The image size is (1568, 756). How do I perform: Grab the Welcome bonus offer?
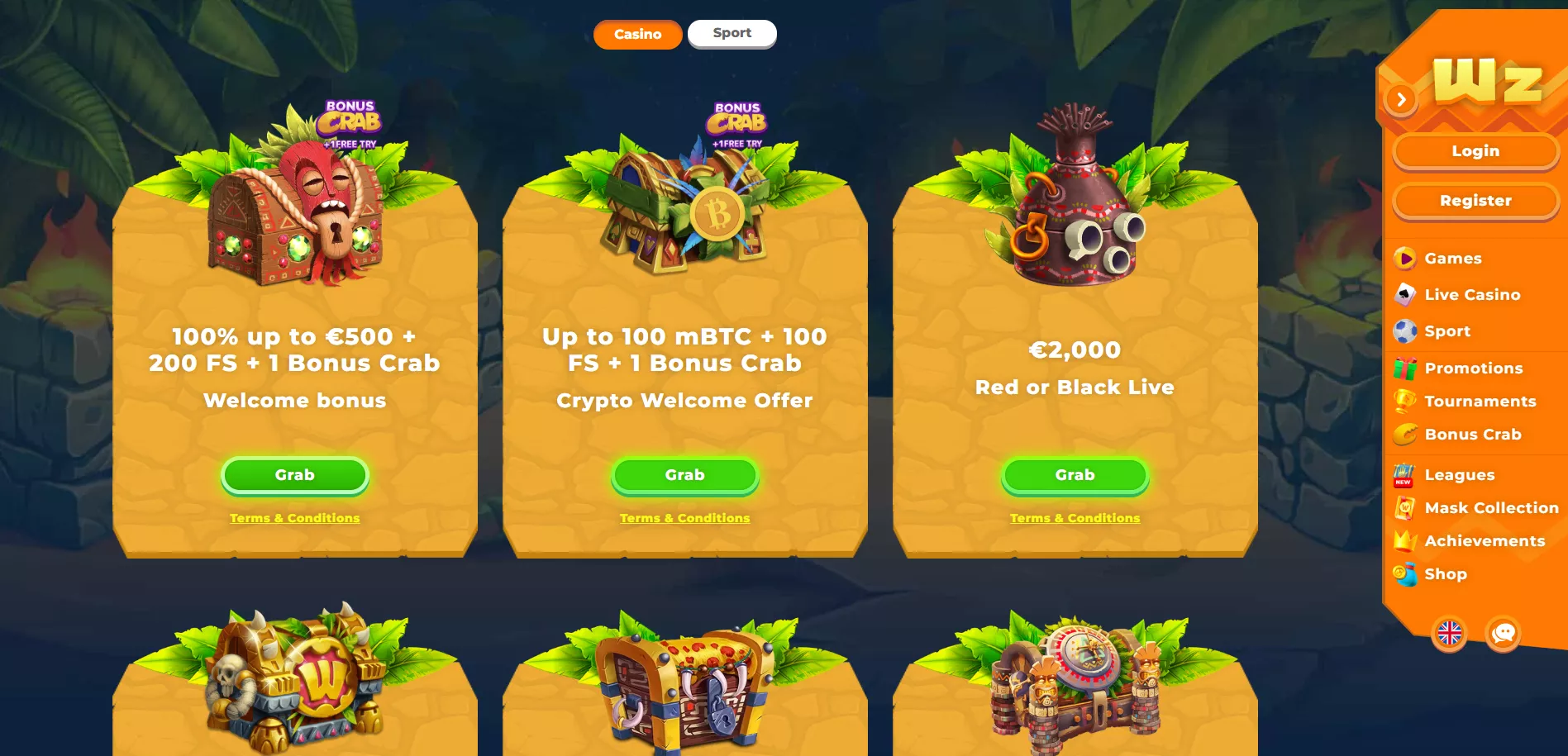[294, 475]
